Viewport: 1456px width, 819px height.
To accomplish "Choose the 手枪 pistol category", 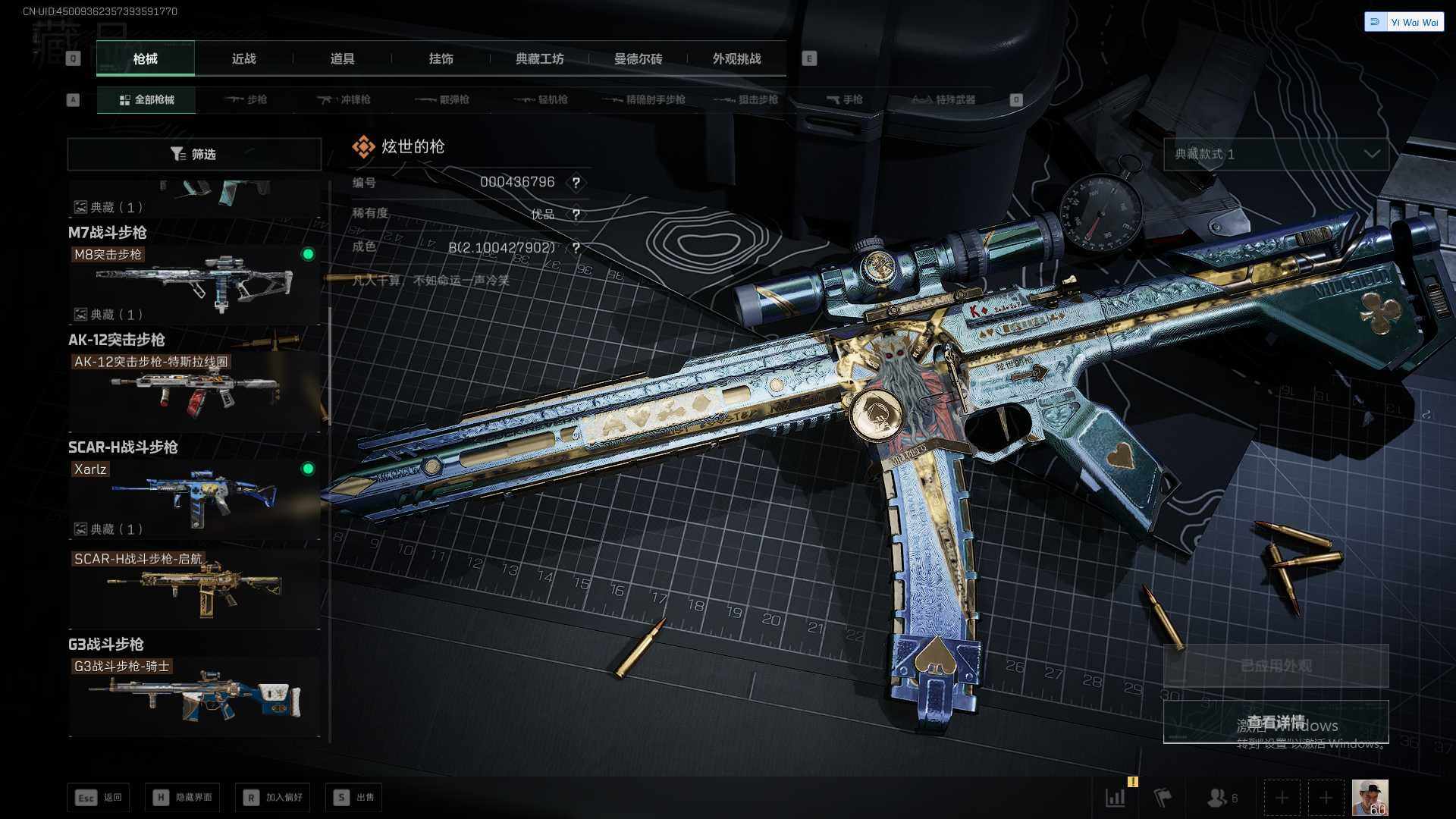I will 844,99.
